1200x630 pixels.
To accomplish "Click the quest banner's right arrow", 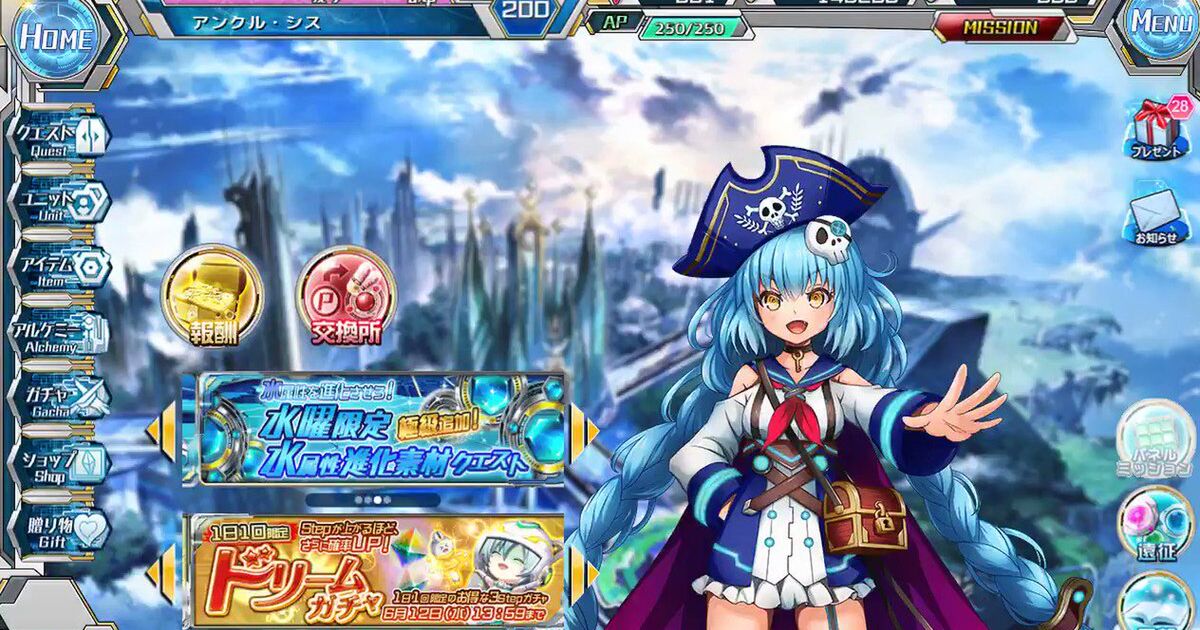I will (590, 431).
